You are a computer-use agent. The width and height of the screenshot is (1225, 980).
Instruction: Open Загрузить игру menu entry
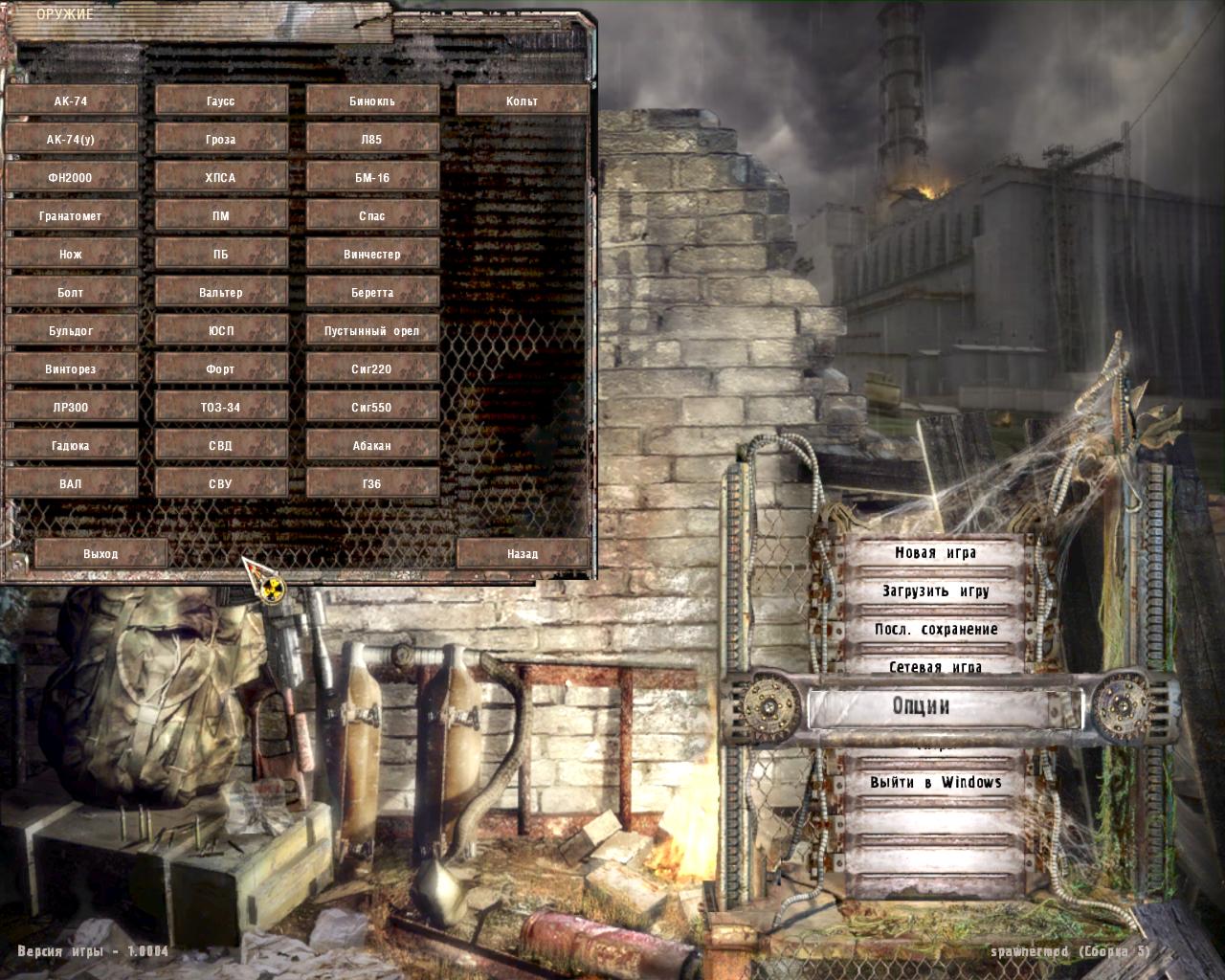click(934, 591)
